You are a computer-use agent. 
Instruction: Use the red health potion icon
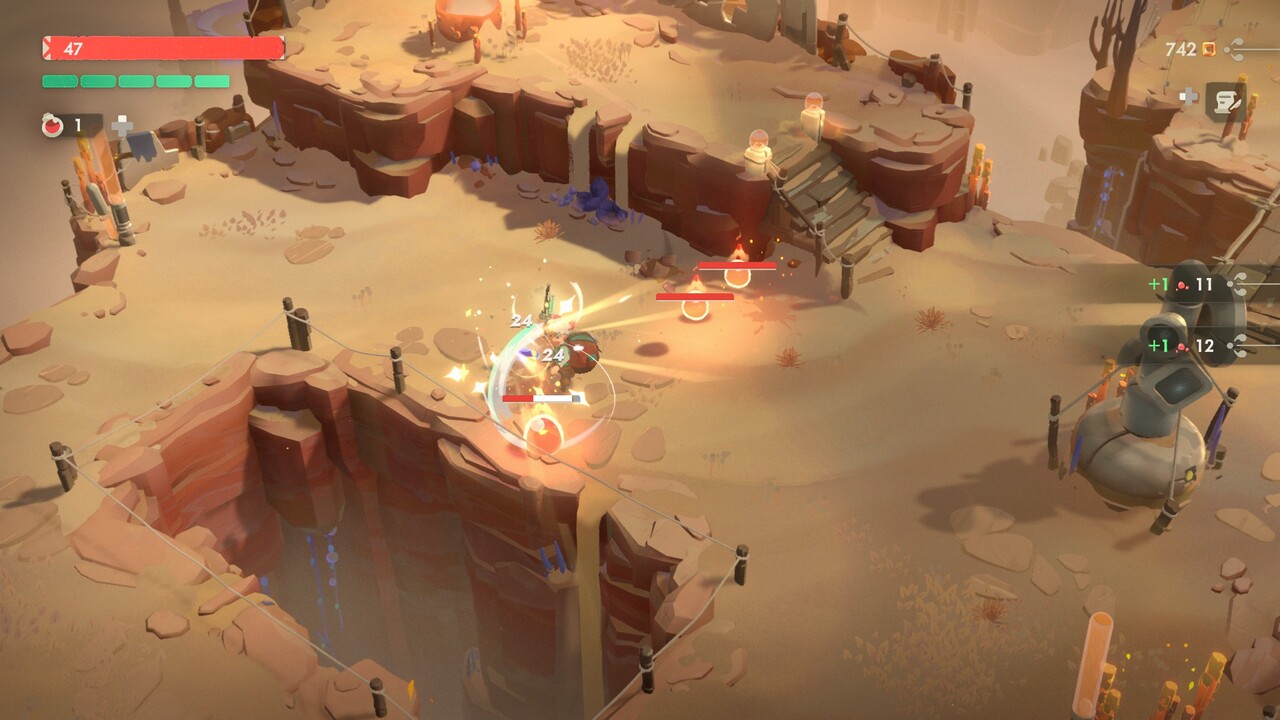coord(54,126)
